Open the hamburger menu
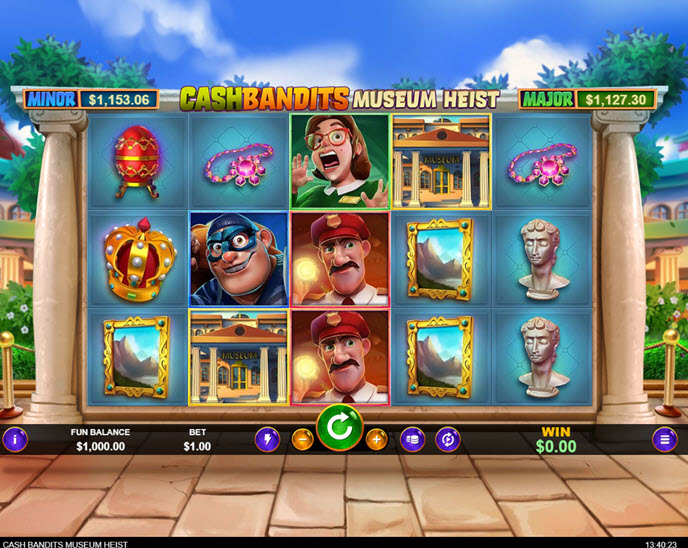This screenshot has width=688, height=548. pyautogui.click(x=664, y=439)
